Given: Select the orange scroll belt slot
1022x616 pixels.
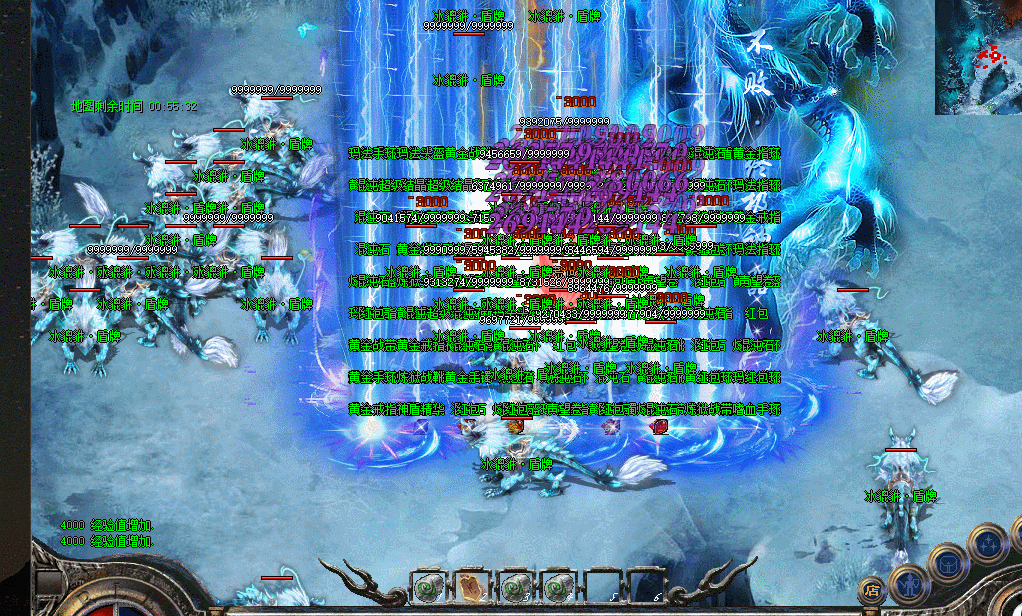Looking at the screenshot, I should pos(472,586).
